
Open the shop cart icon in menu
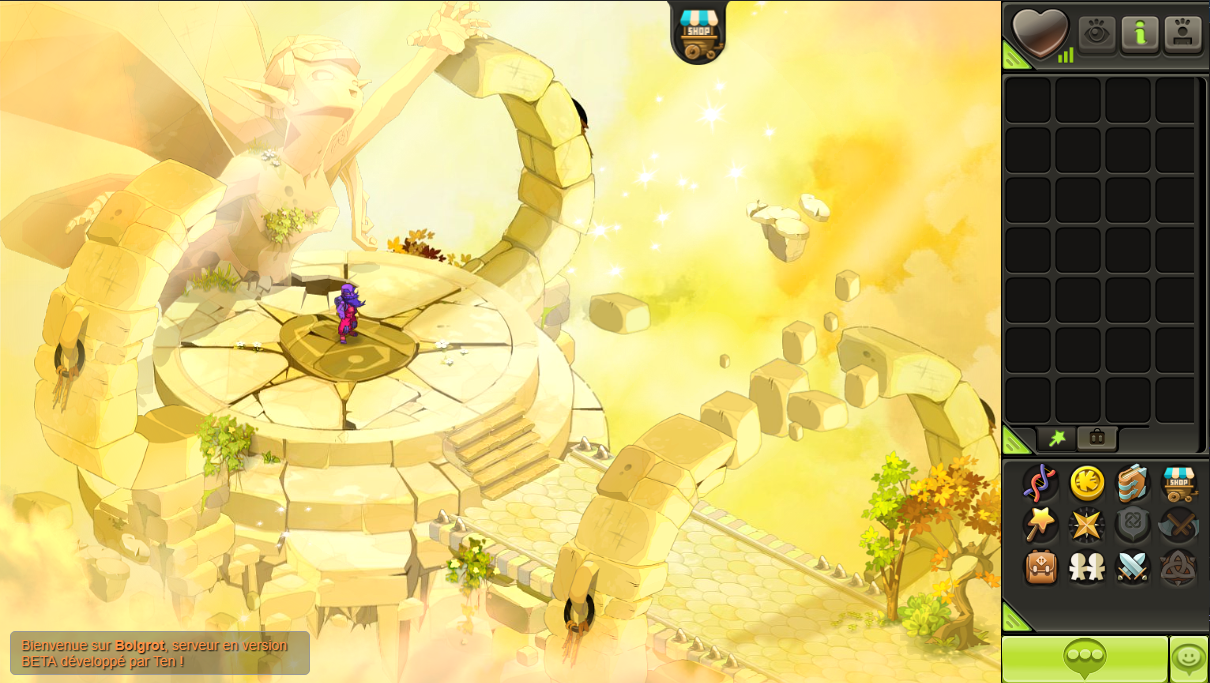click(1179, 483)
